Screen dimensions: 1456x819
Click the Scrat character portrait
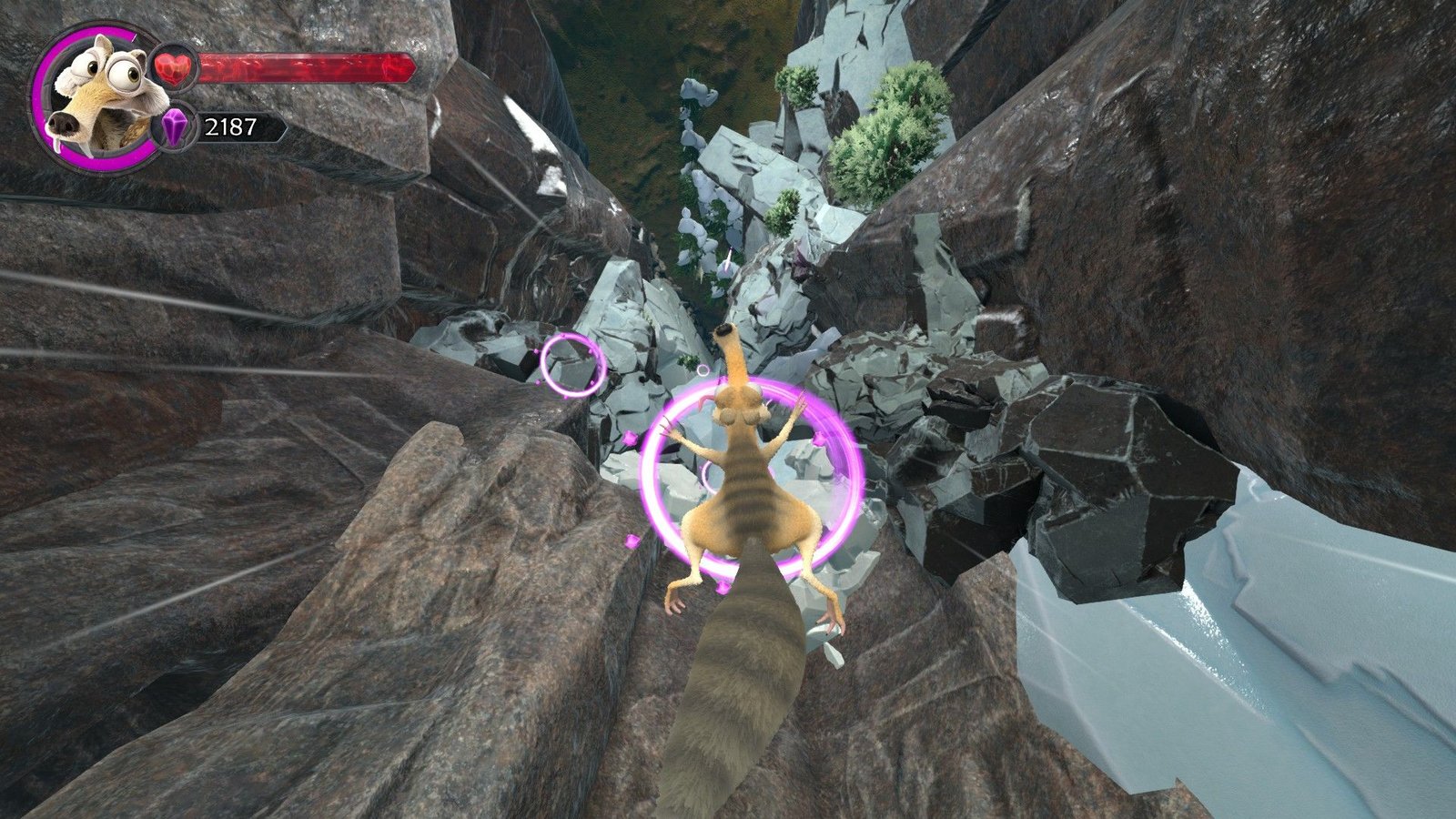94,97
